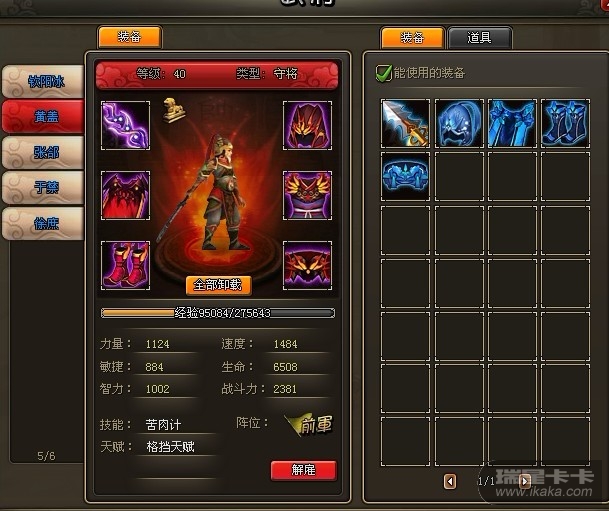609x511 pixels.
Task: Choose the blue boots in inventory
Action: 566,123
